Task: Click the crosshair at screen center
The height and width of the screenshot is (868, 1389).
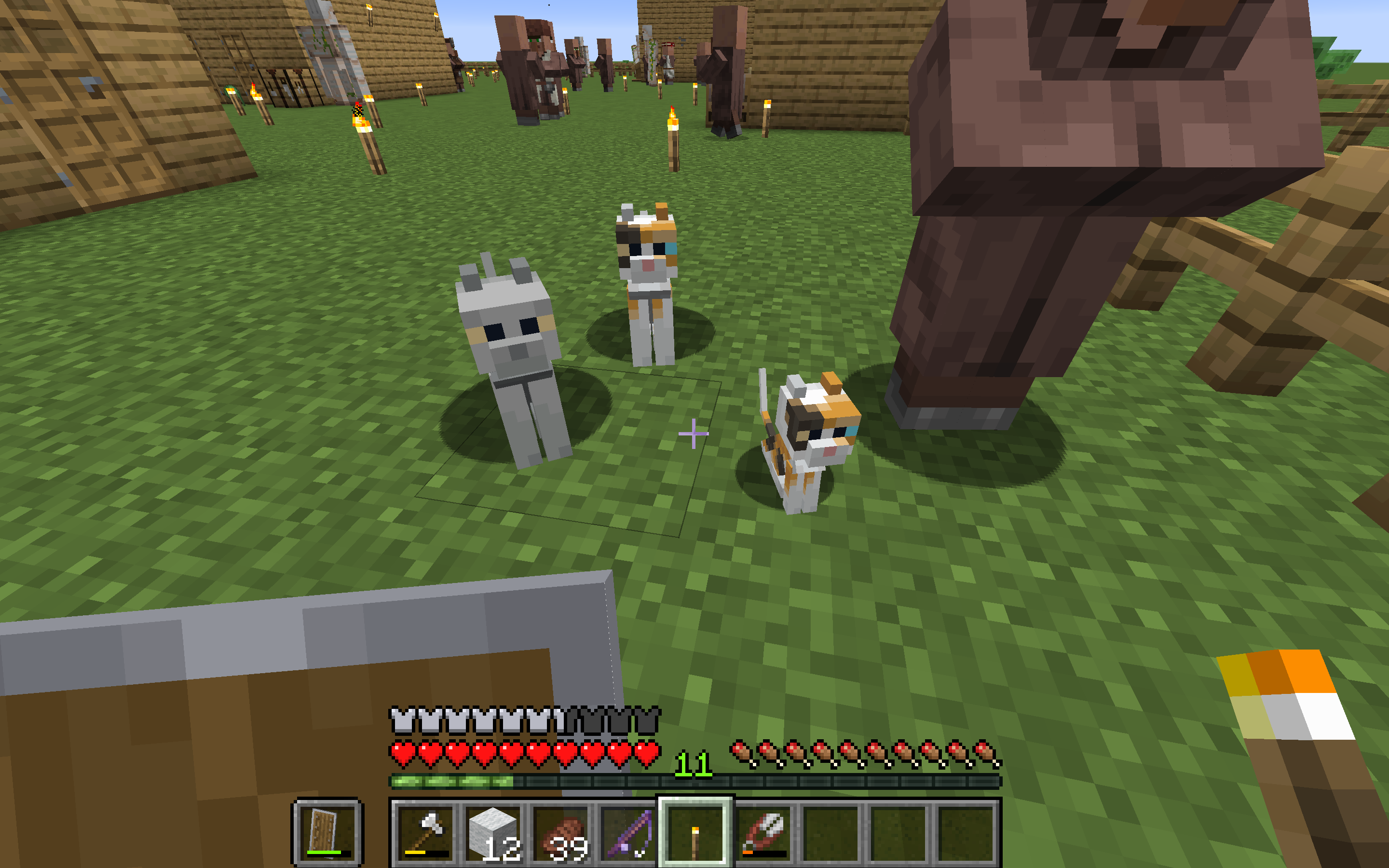Action: (x=694, y=434)
